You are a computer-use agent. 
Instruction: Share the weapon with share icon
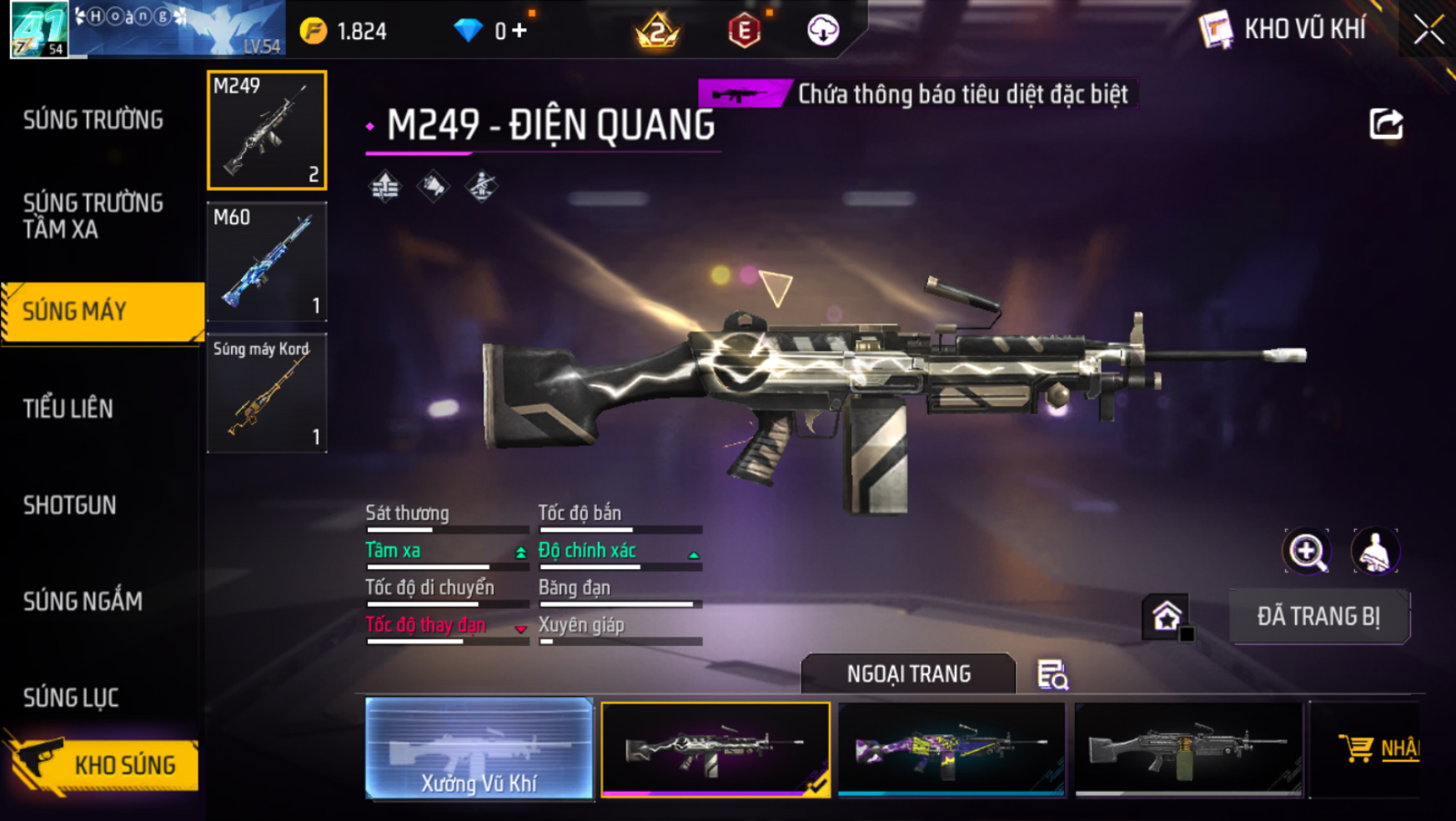pyautogui.click(x=1386, y=124)
